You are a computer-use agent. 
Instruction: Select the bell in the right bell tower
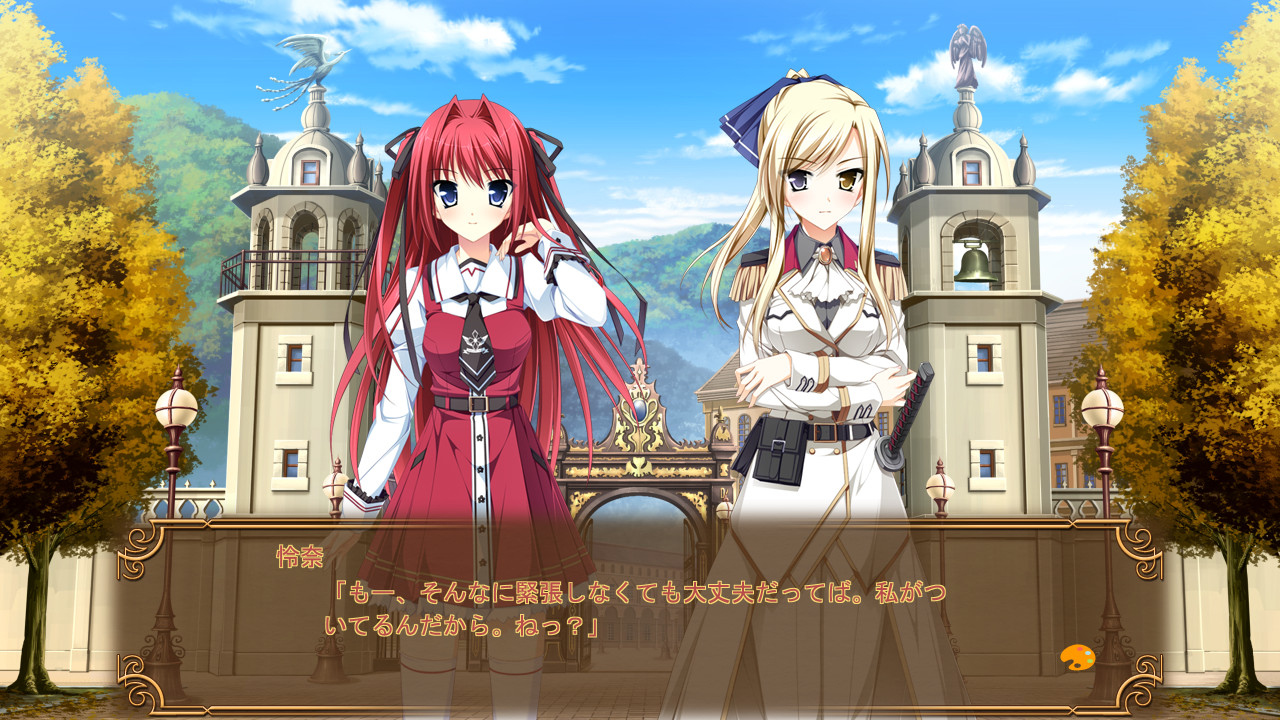point(978,265)
